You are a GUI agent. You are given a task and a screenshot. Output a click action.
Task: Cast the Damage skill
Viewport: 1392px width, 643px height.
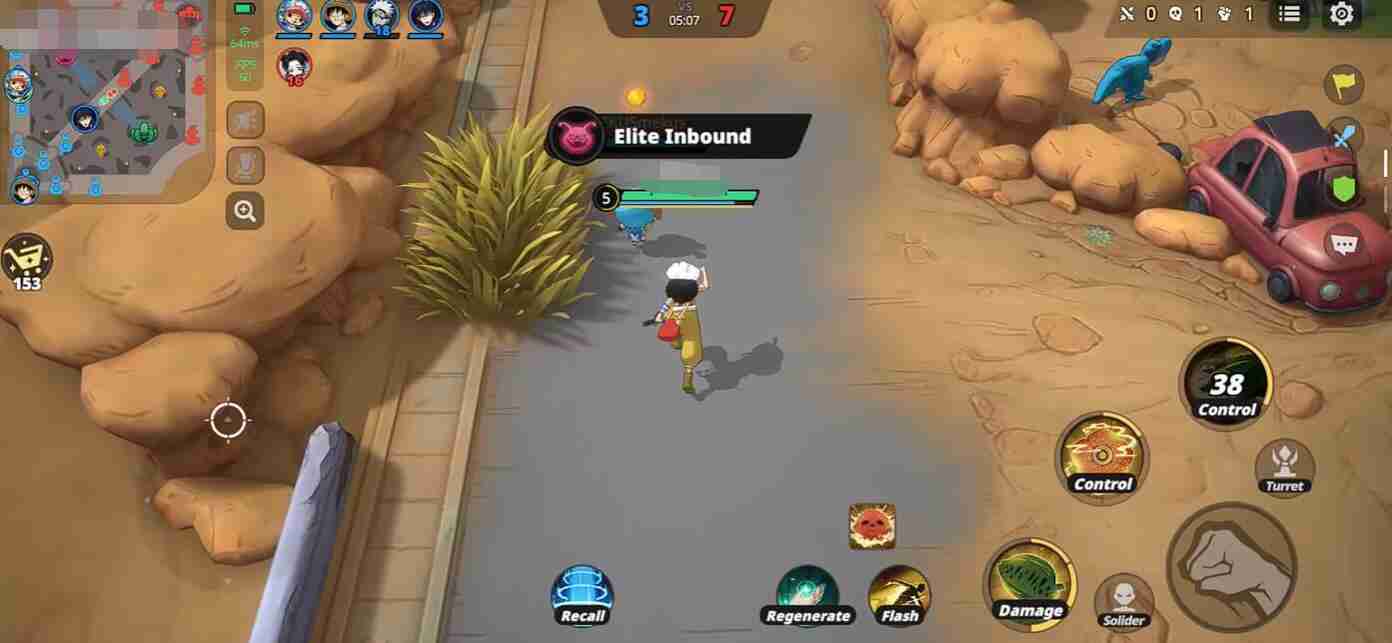[1029, 583]
